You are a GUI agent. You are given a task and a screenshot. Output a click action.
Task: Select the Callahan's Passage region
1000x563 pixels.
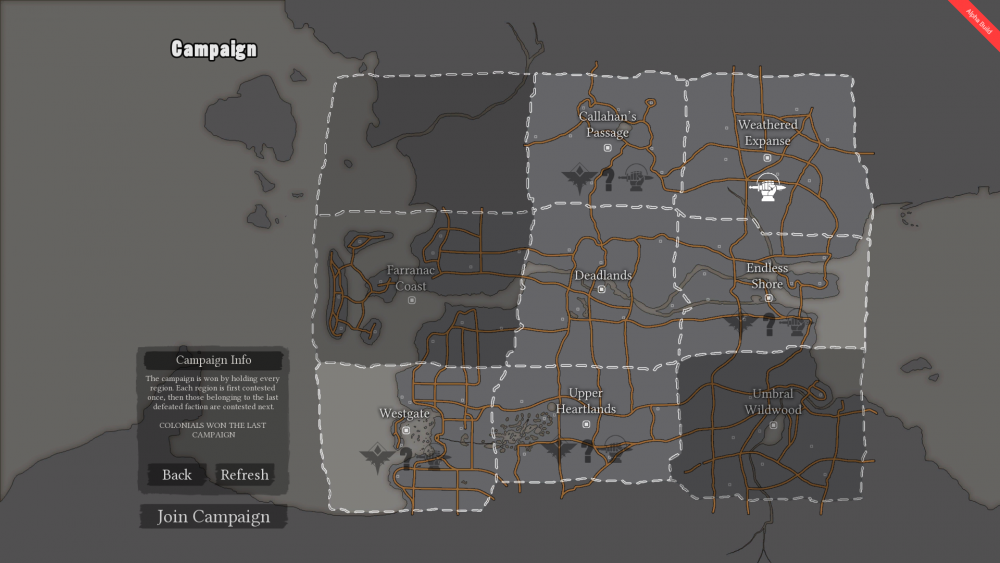[x=607, y=125]
